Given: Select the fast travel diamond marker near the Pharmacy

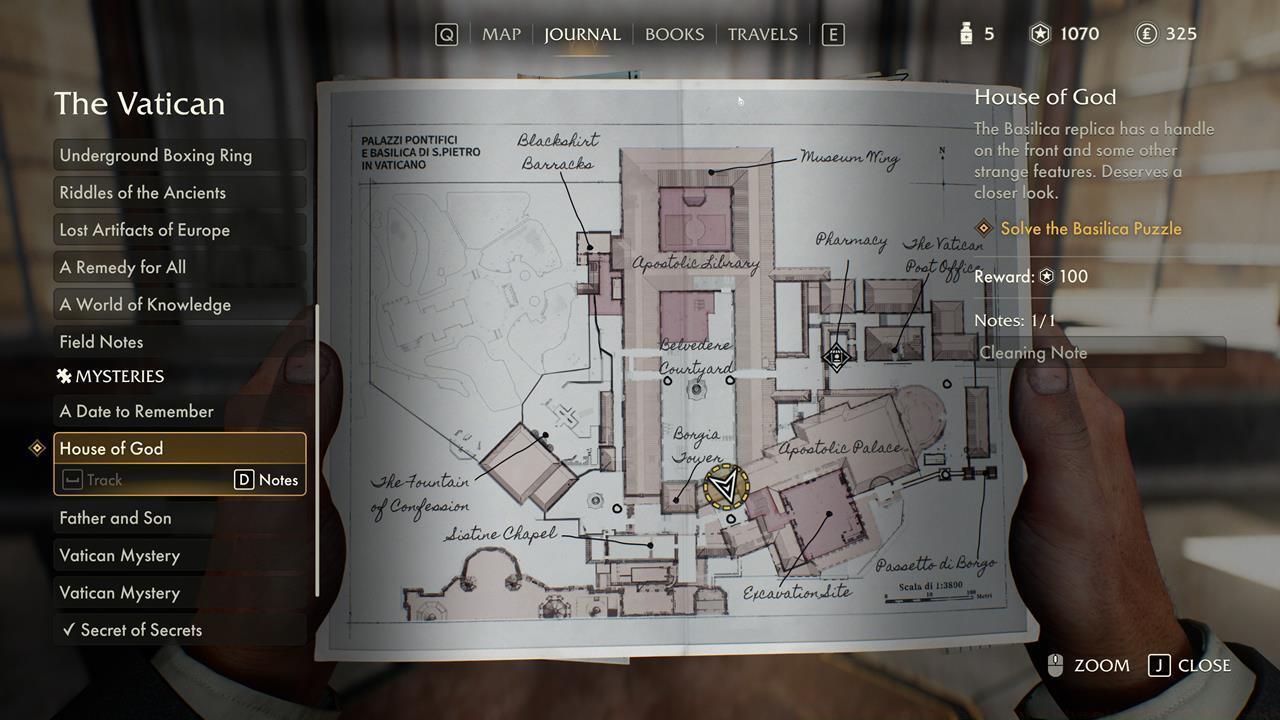Looking at the screenshot, I should [836, 357].
